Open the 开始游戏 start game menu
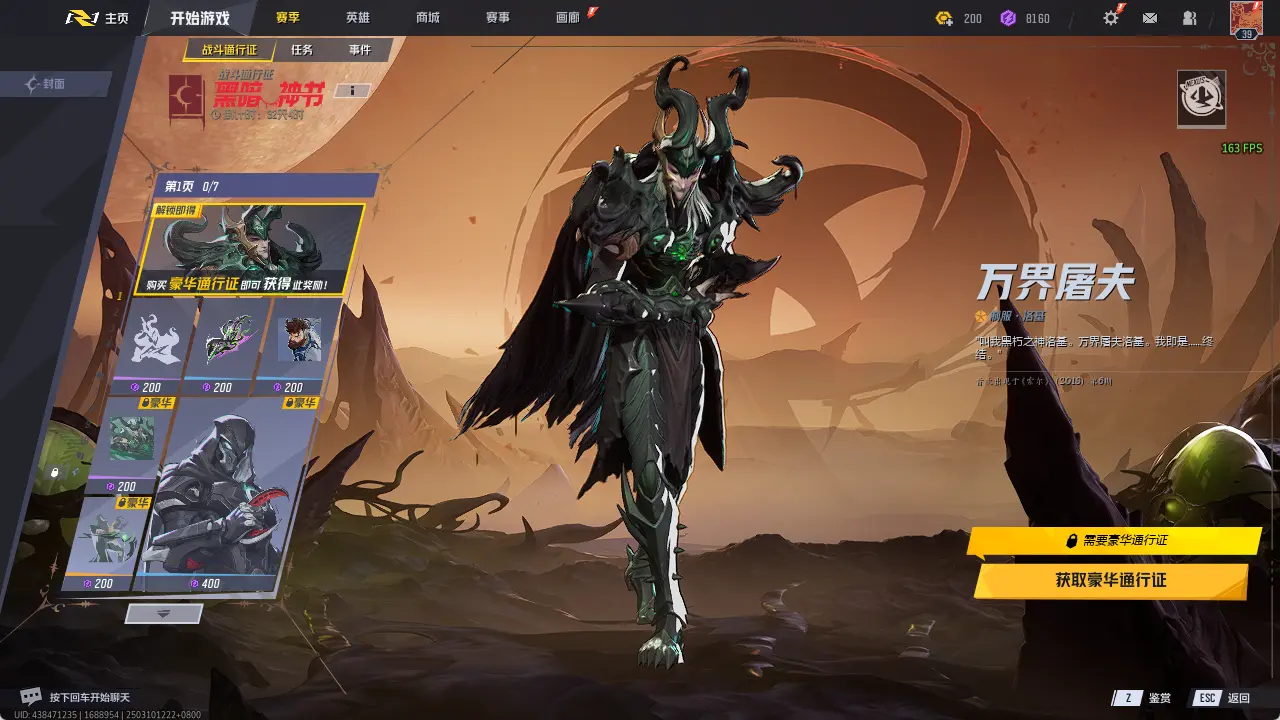The width and height of the screenshot is (1280, 720). (x=199, y=18)
